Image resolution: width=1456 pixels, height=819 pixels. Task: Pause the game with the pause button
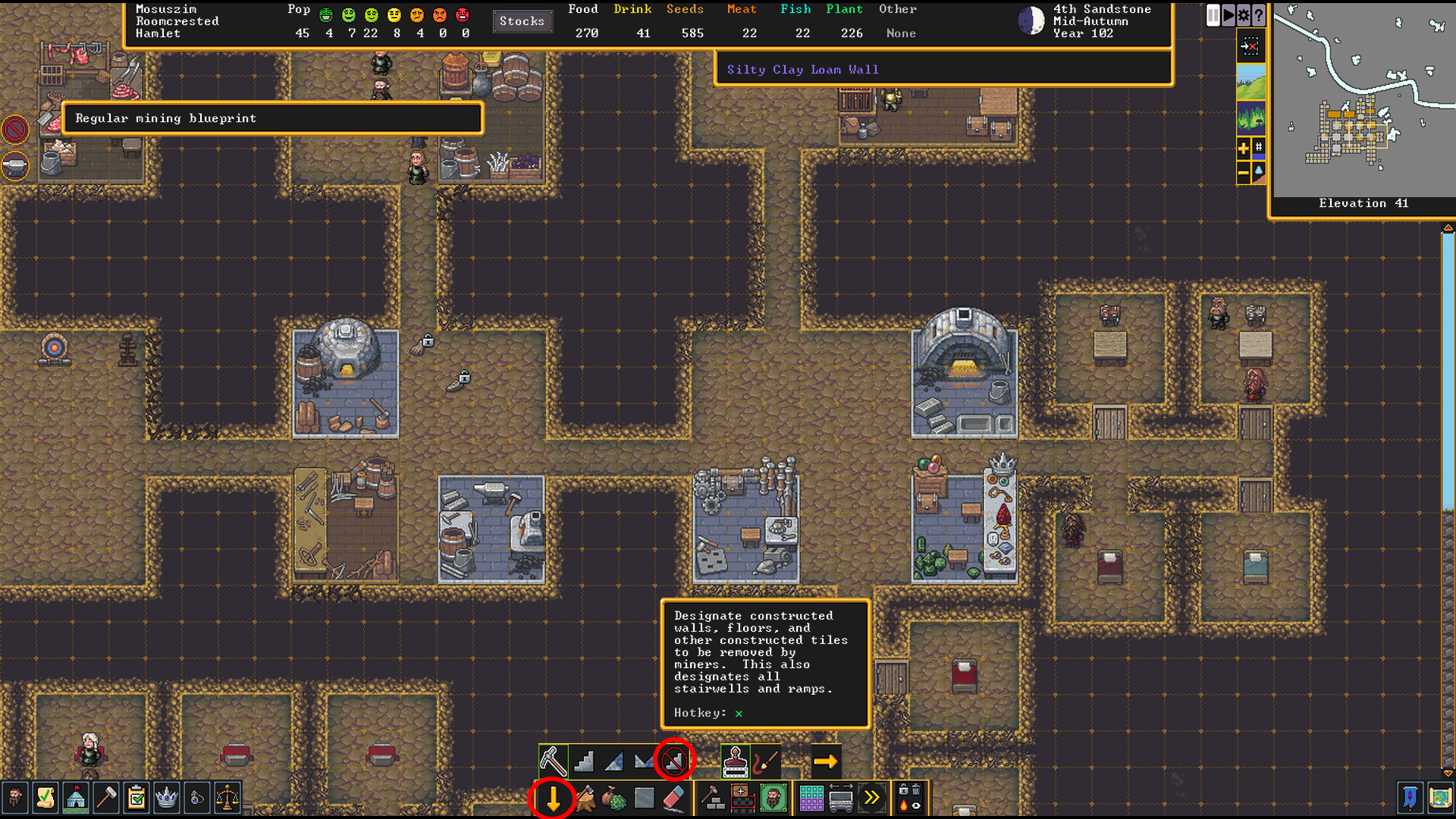1213,15
